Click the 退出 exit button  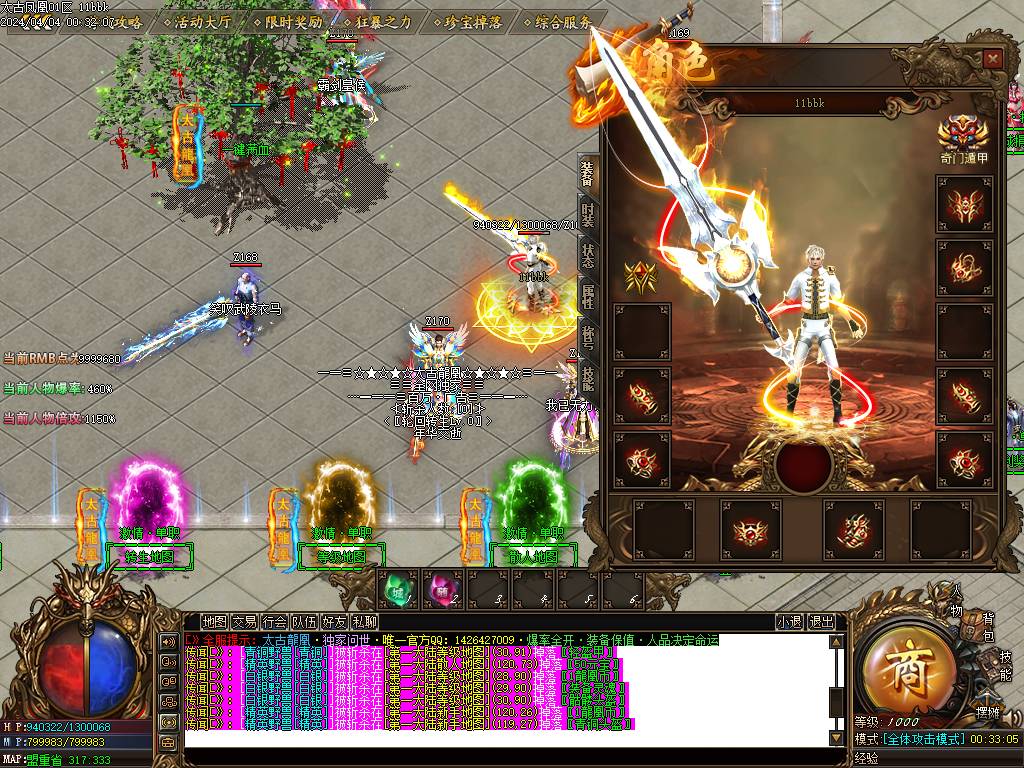click(821, 622)
